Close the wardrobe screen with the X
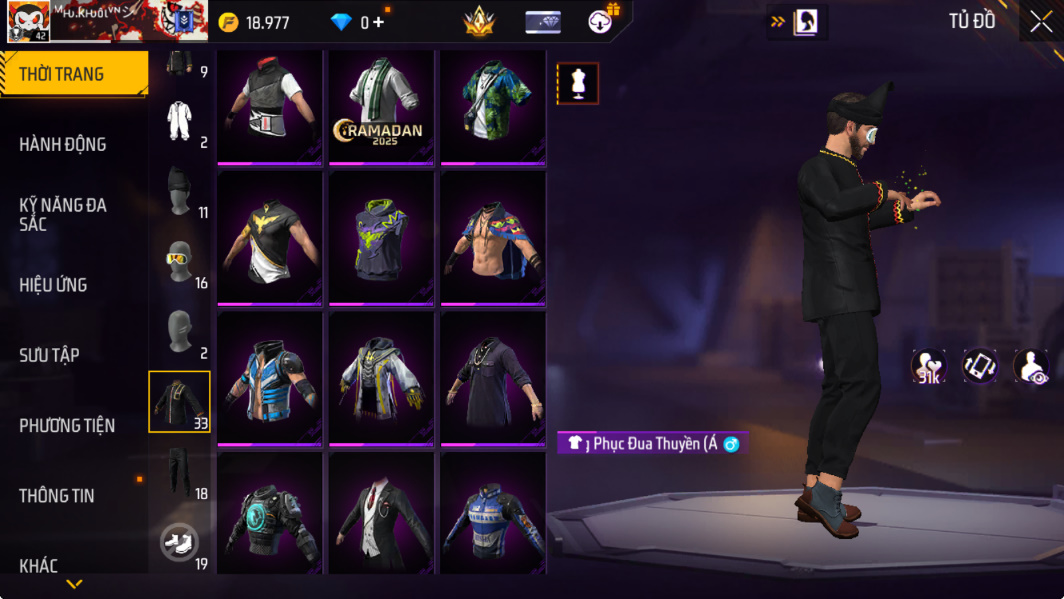Viewport: 1064px width, 599px height. [1040, 22]
